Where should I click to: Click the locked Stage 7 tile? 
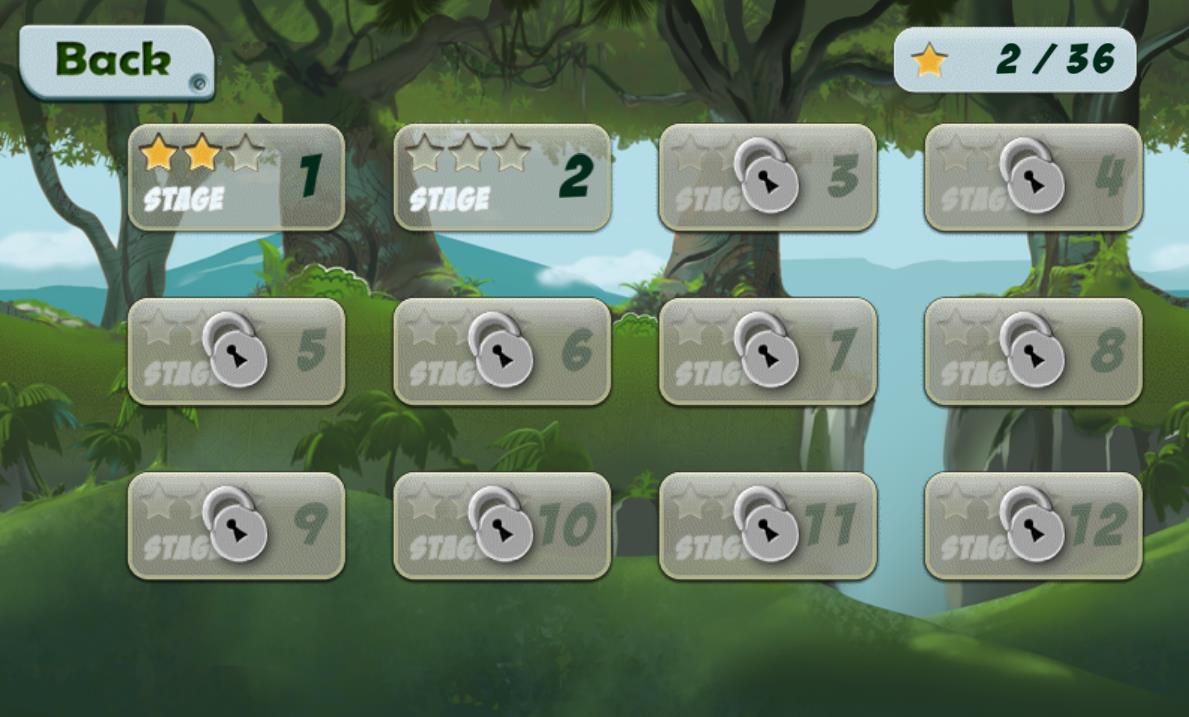click(x=767, y=352)
